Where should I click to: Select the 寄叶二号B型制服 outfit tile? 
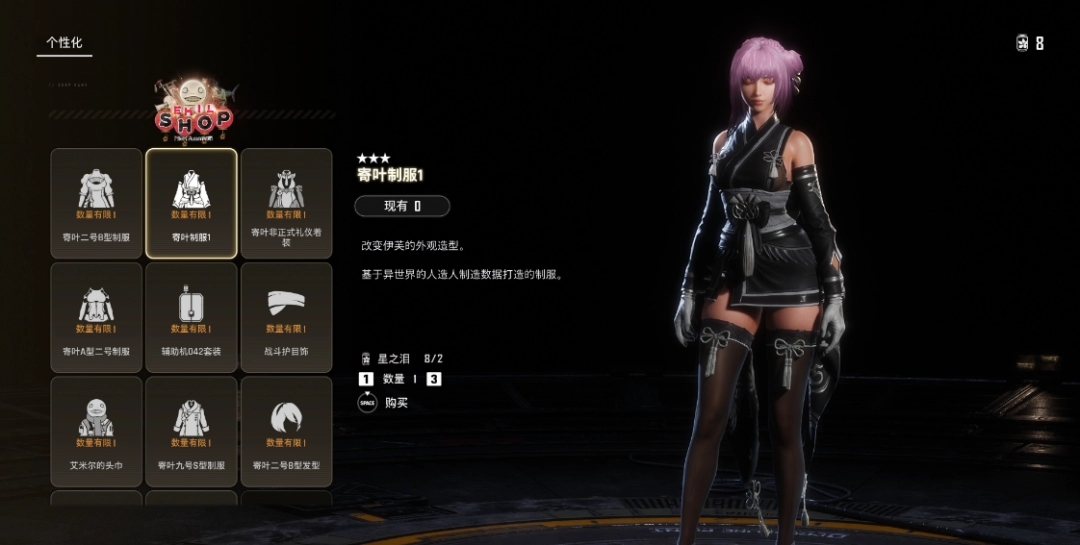coord(96,203)
